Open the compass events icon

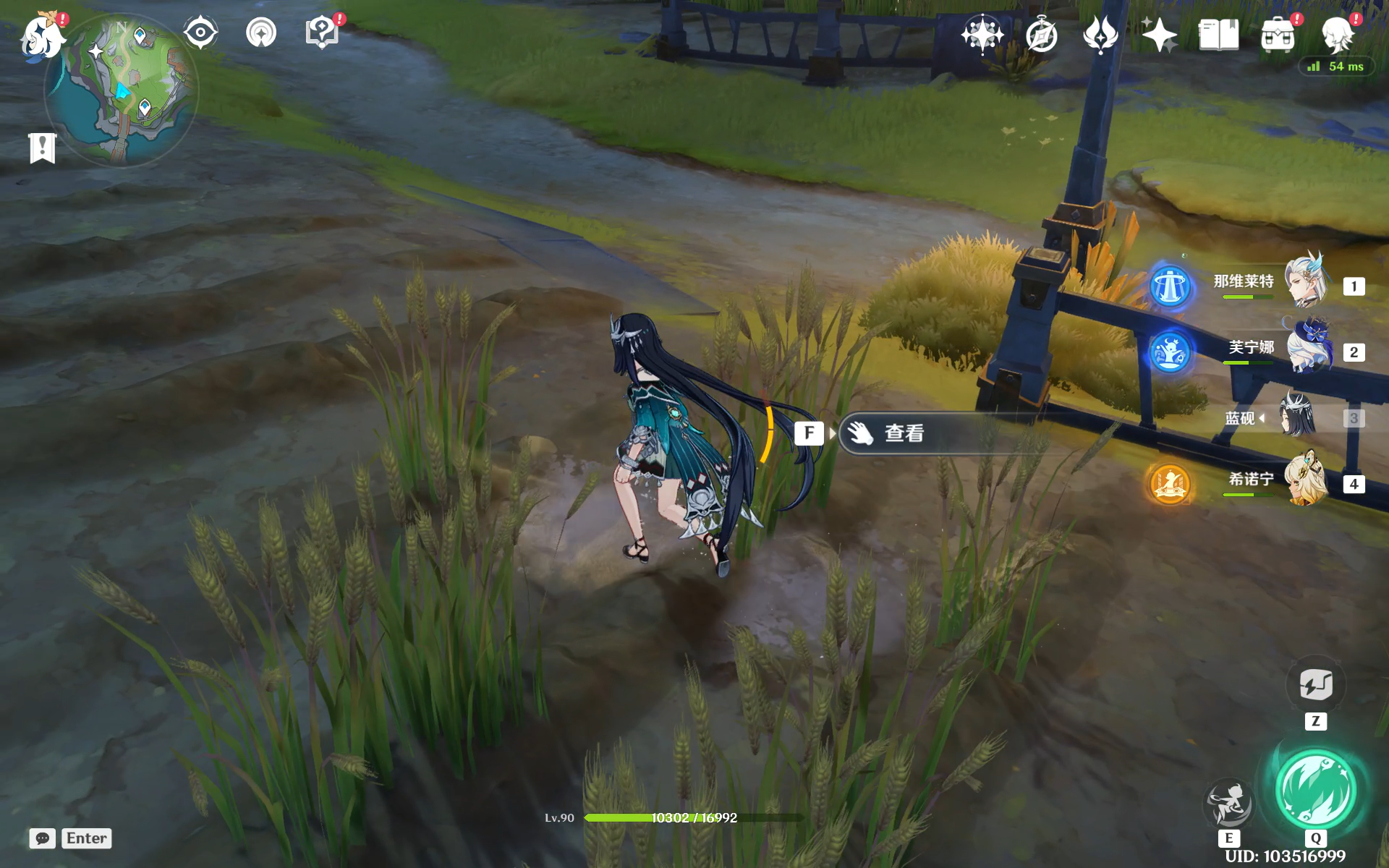[1042, 35]
